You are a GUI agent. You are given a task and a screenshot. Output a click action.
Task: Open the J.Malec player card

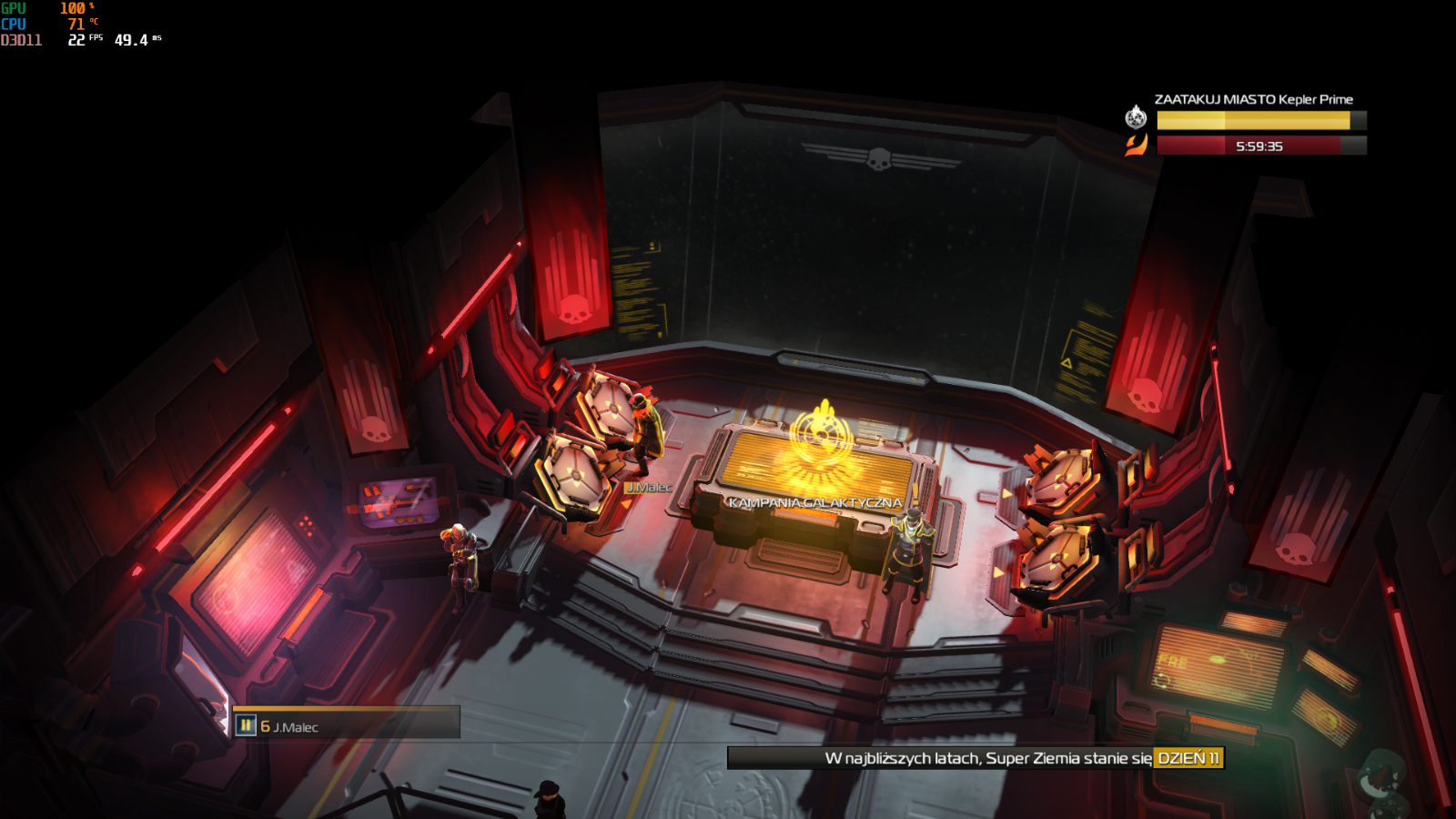tap(347, 724)
